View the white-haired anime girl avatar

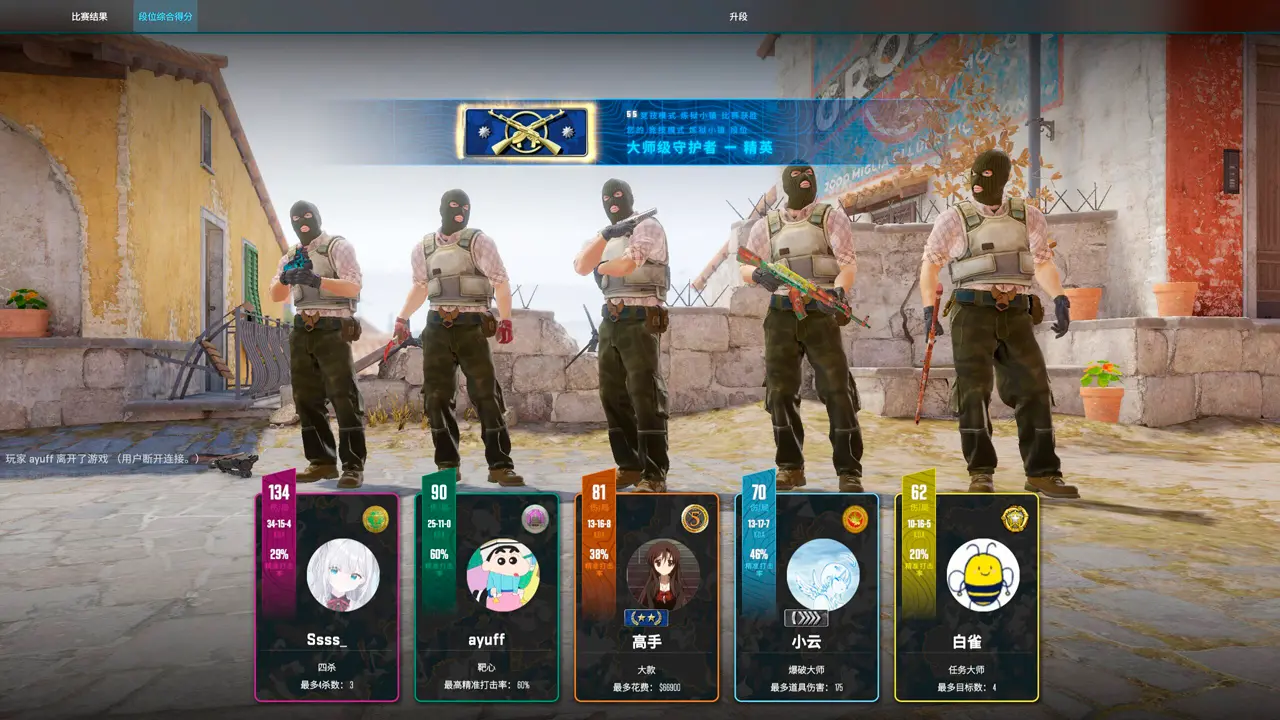(343, 575)
